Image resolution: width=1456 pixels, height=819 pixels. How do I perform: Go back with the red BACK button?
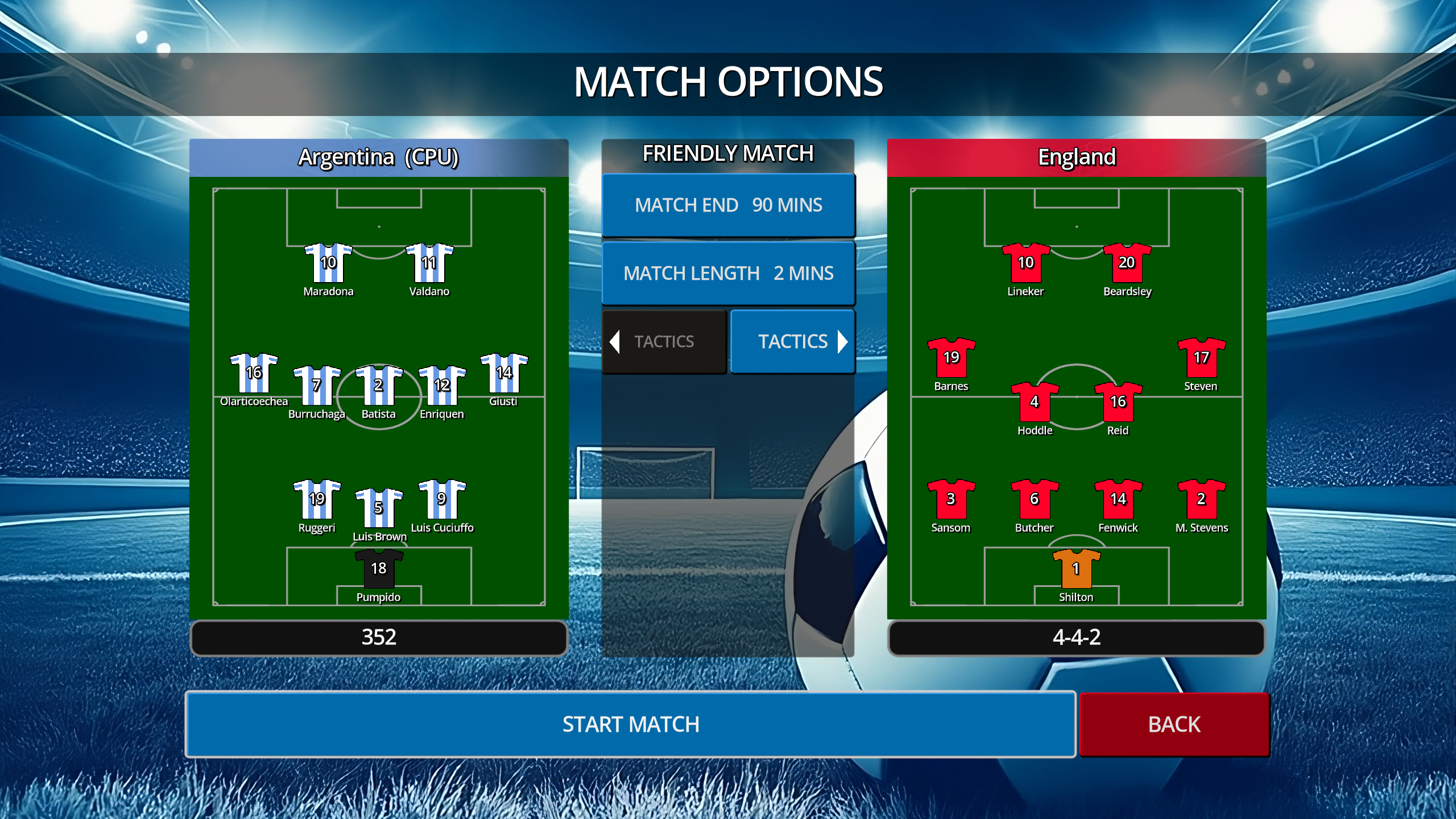[x=1174, y=724]
